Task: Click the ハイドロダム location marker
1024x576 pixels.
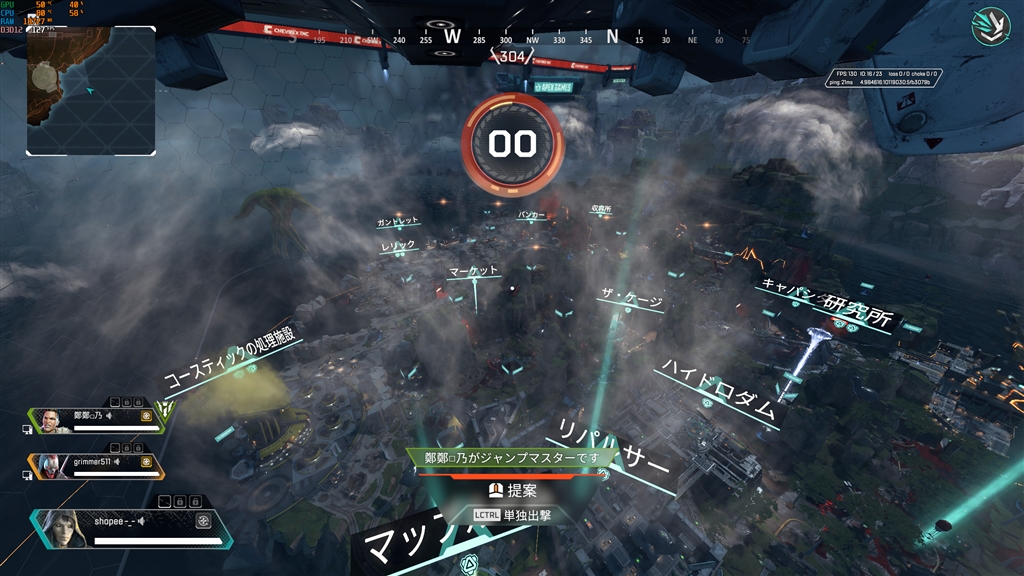Action: point(717,392)
